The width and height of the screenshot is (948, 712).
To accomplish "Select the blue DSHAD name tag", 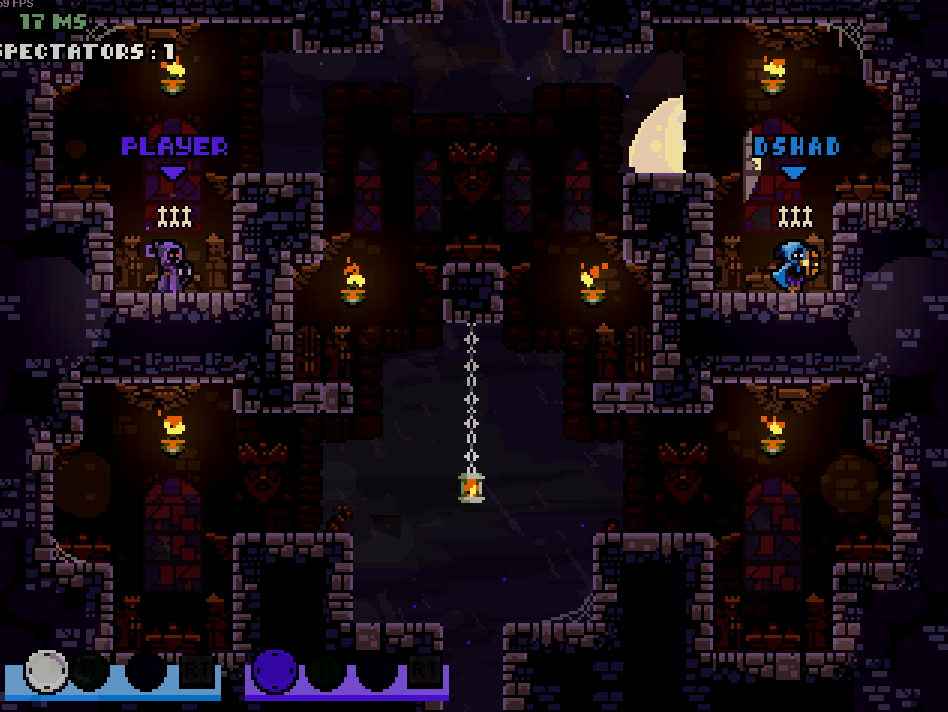I will tap(796, 146).
